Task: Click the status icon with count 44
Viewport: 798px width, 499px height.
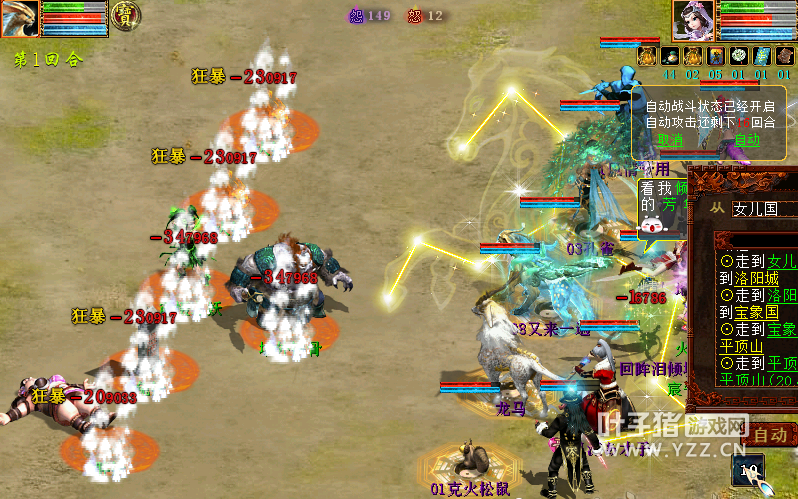Action: (x=646, y=56)
